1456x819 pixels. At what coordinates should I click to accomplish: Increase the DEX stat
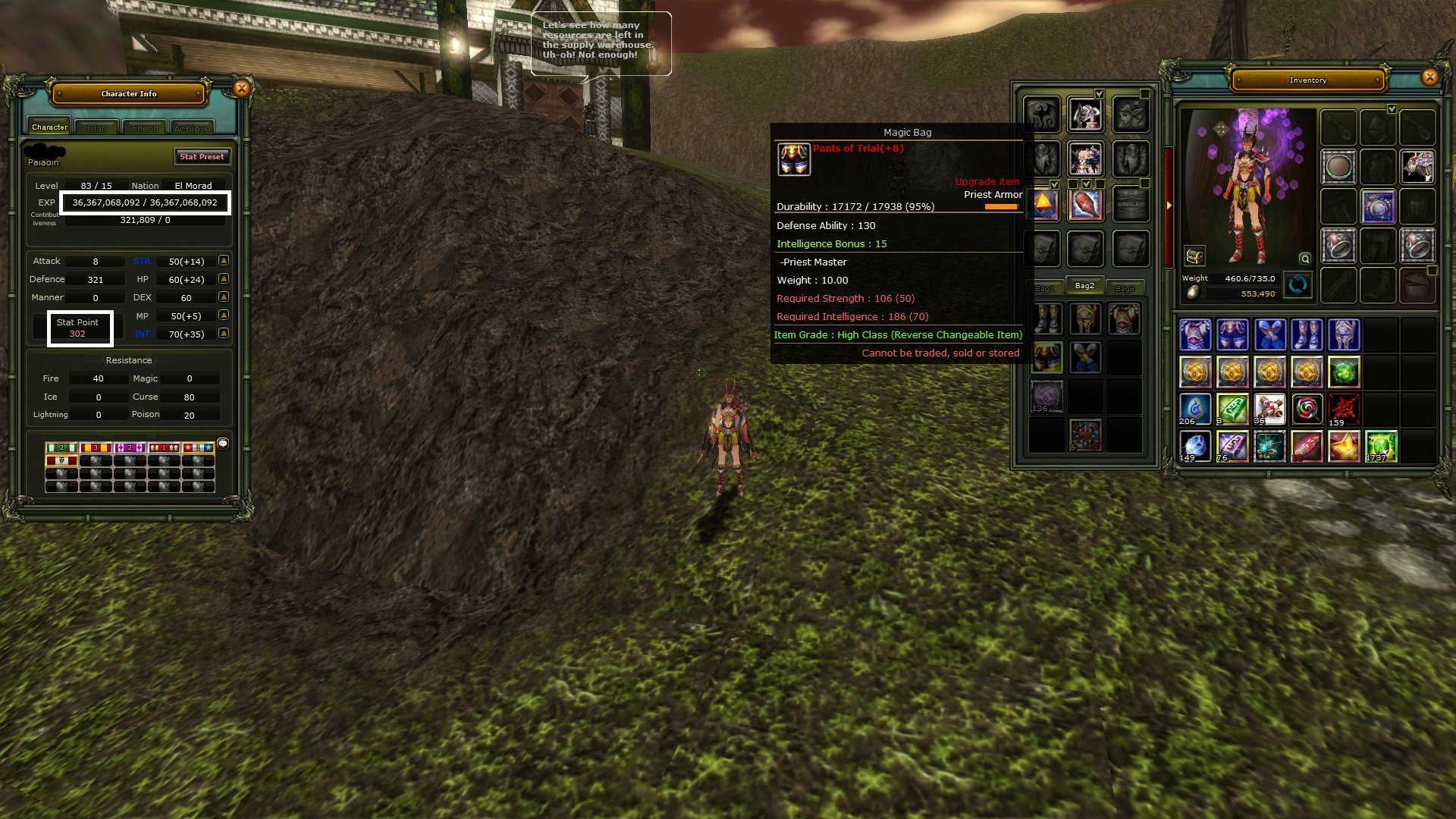[224, 297]
